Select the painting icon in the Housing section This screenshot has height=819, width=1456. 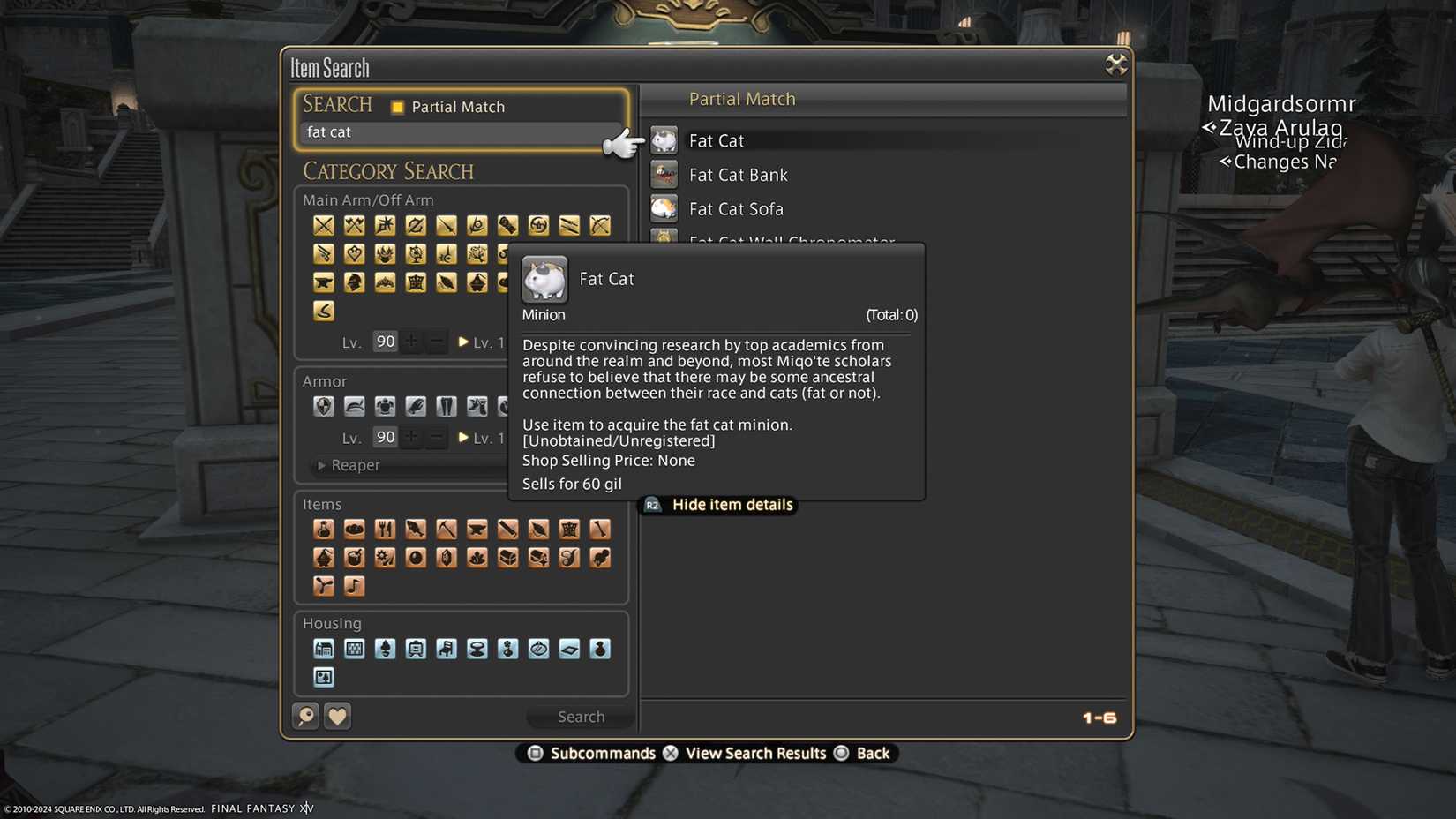click(323, 677)
